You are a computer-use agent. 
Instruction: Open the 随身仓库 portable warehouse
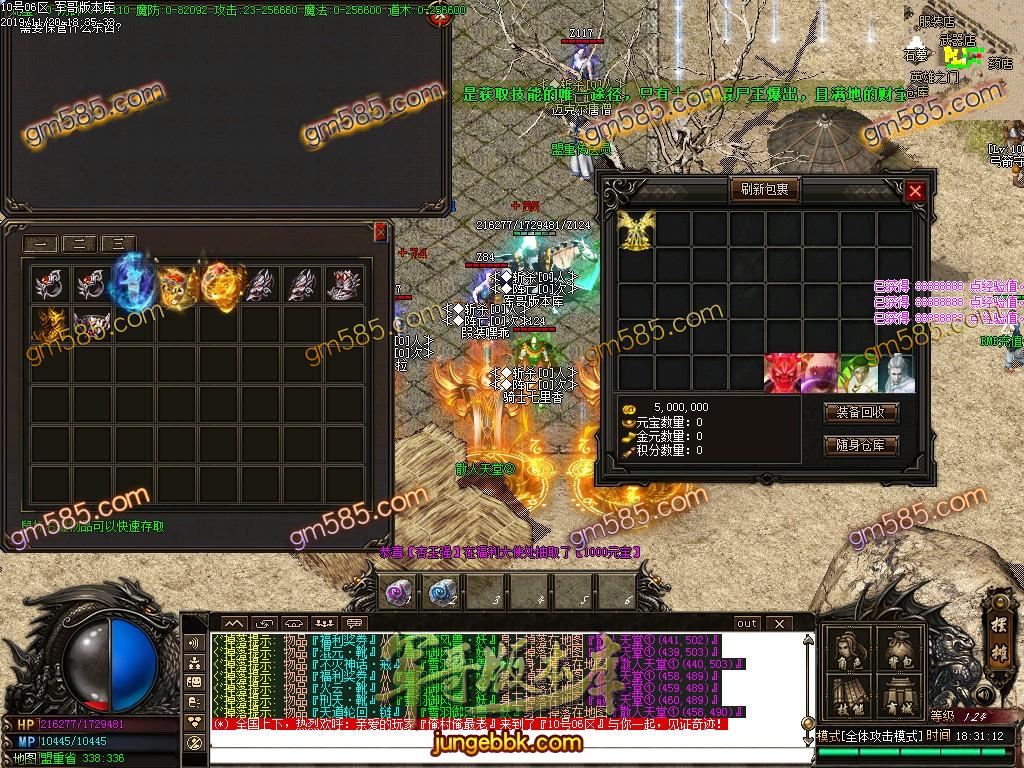tap(860, 445)
